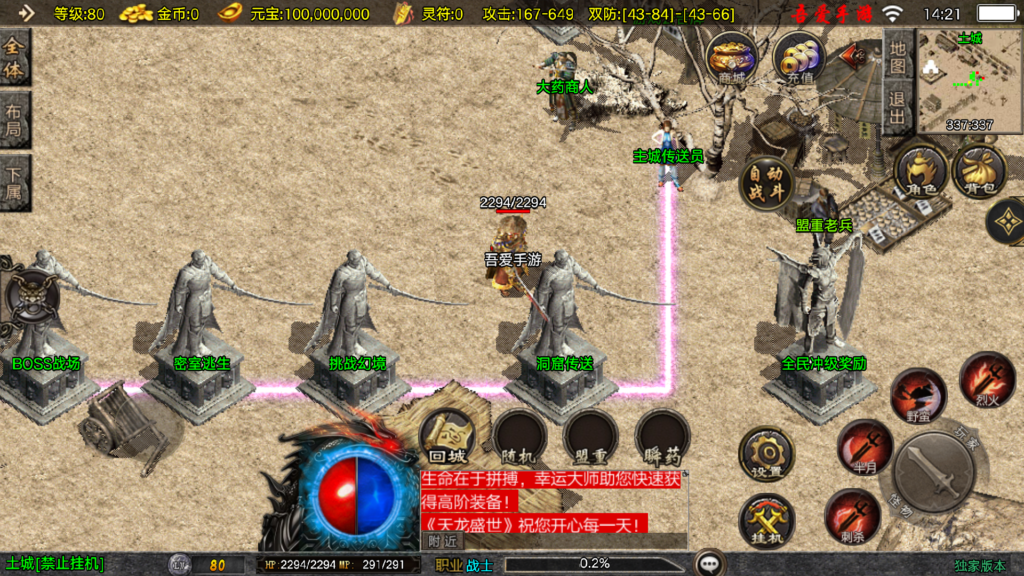Open the 背包 backpack
The width and height of the screenshot is (1024, 576).
point(979,170)
